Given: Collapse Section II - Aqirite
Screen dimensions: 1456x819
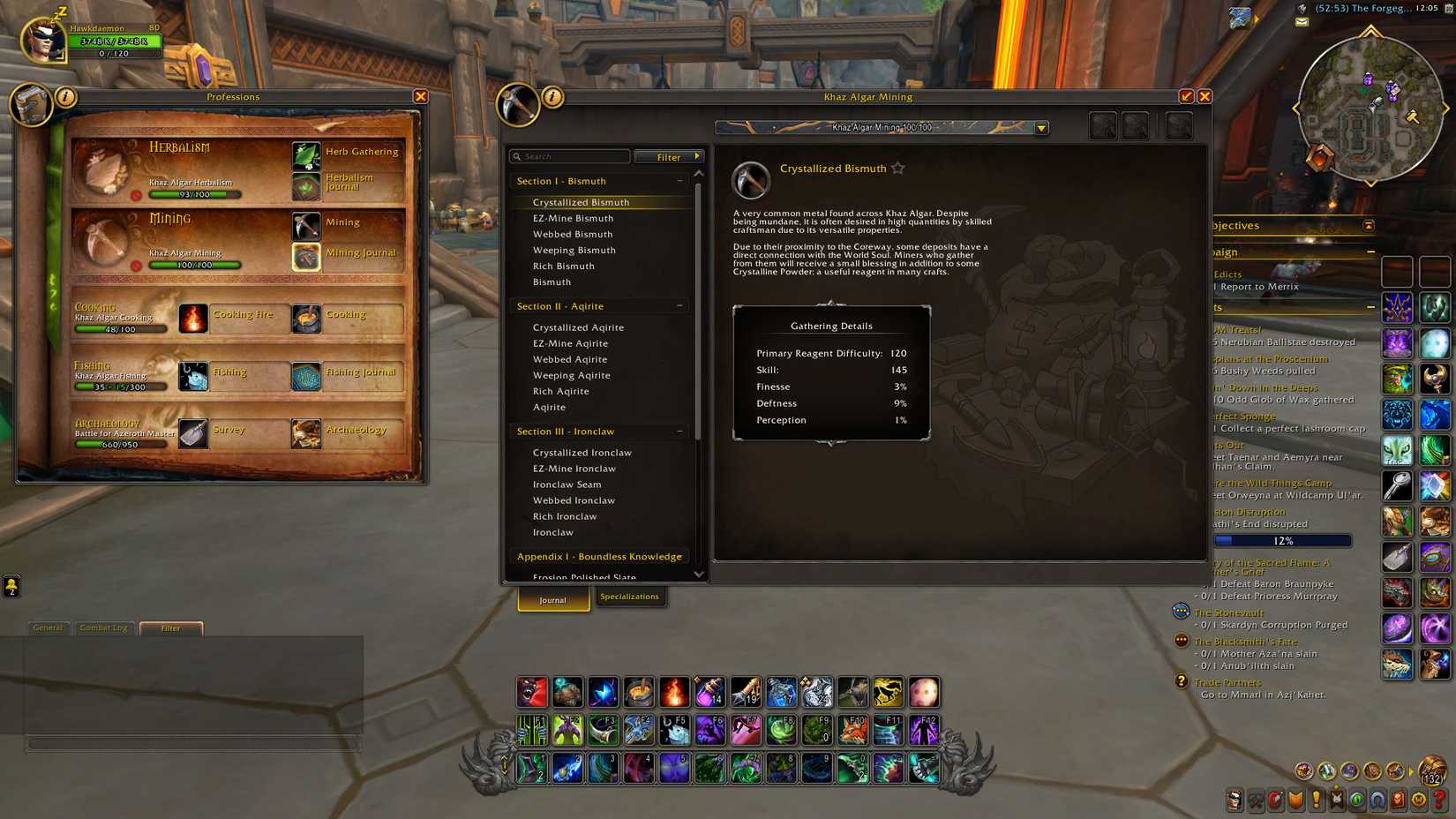Looking at the screenshot, I should coord(679,305).
